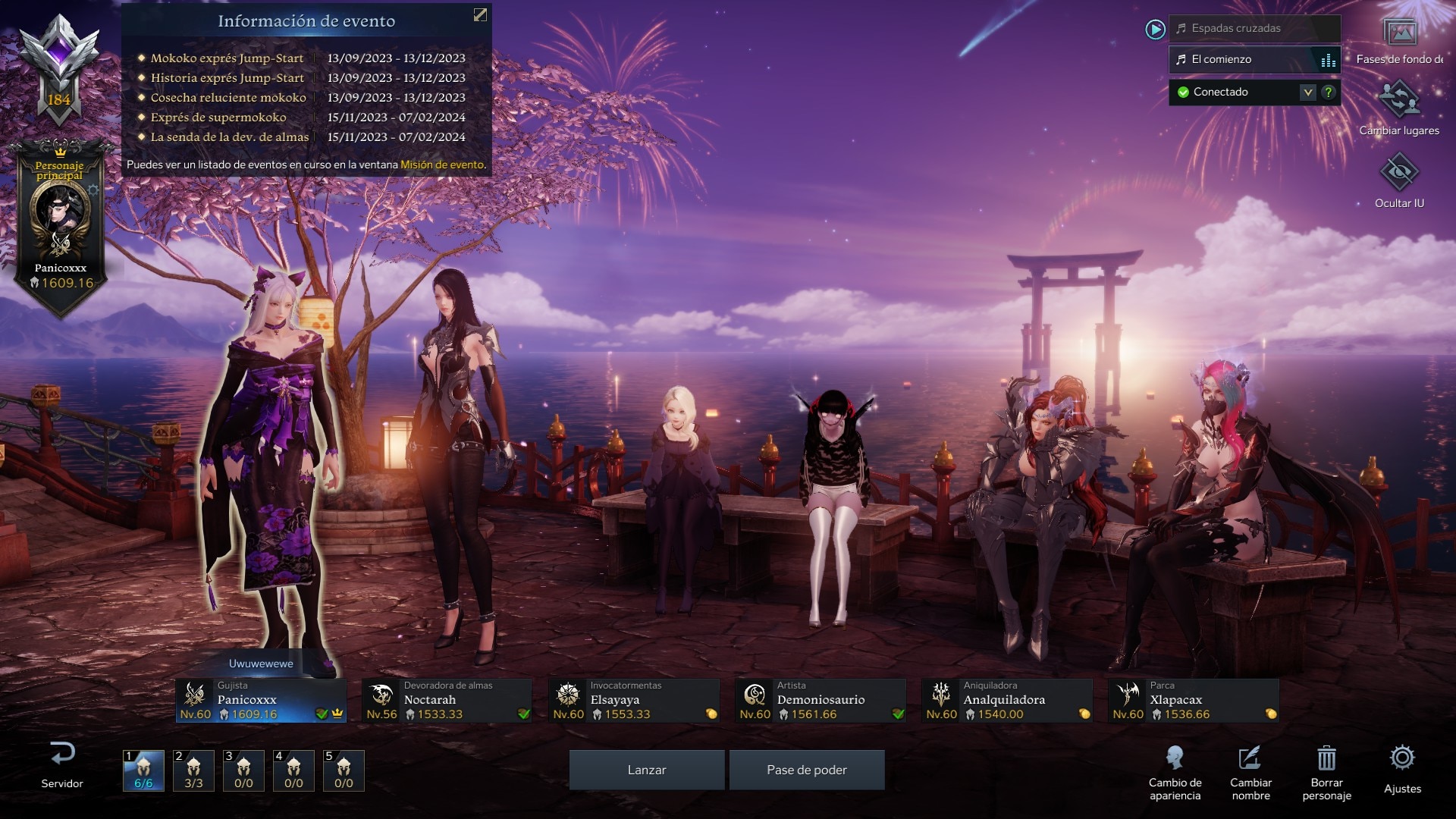Launch the game with the Lanzar button
1456x819 pixels.
pyautogui.click(x=646, y=770)
